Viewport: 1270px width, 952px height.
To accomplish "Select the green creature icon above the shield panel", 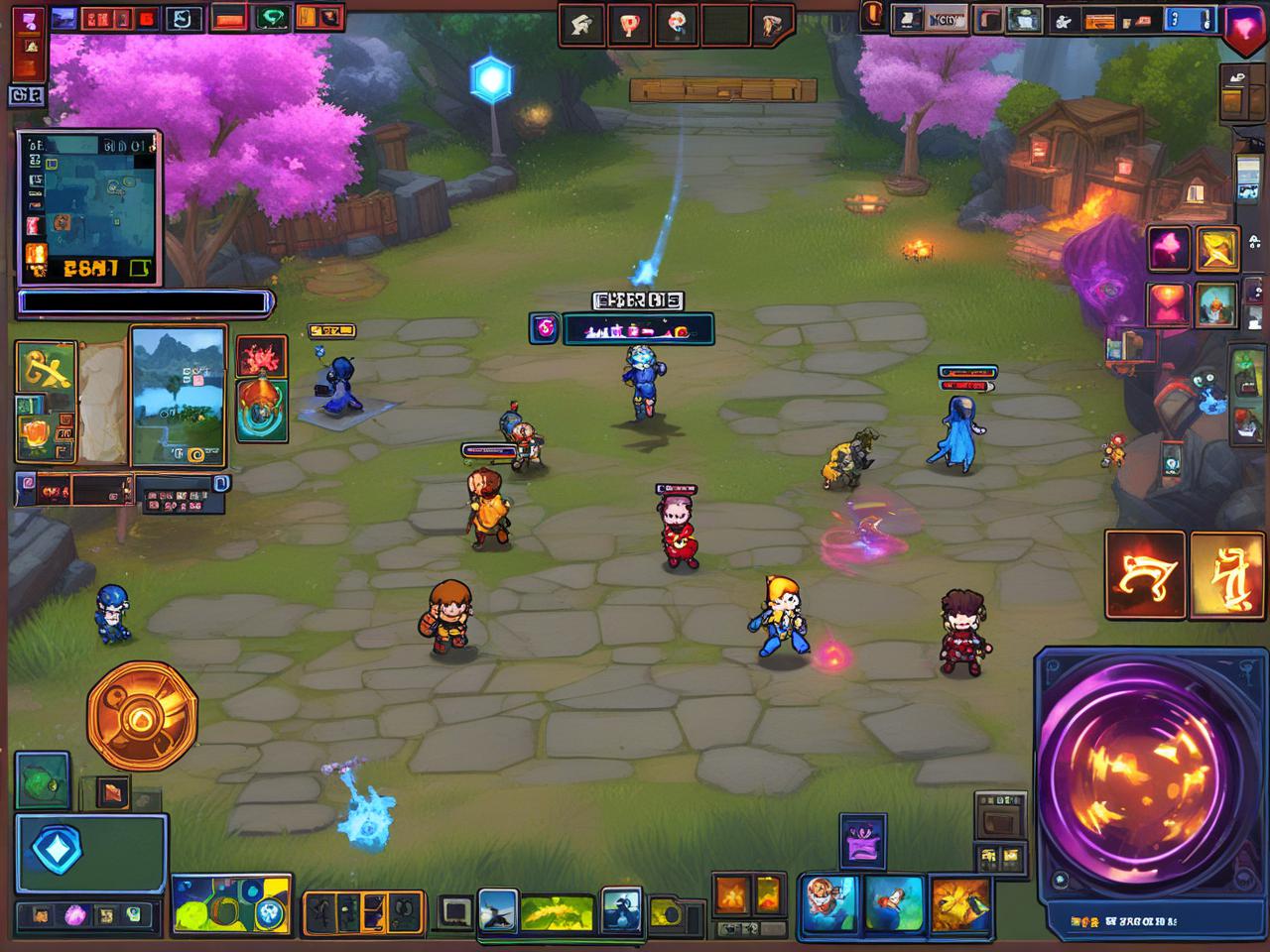I will tap(43, 779).
